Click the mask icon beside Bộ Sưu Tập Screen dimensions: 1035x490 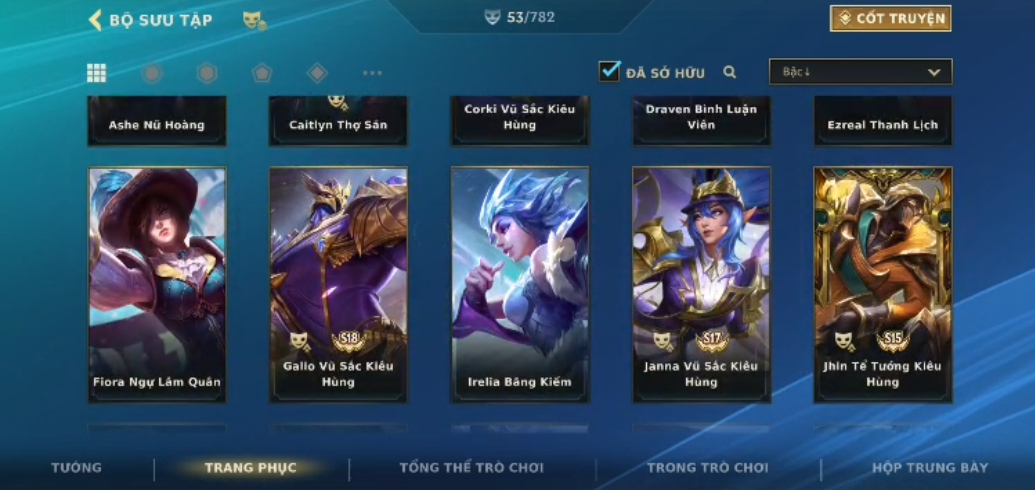pyautogui.click(x=254, y=20)
